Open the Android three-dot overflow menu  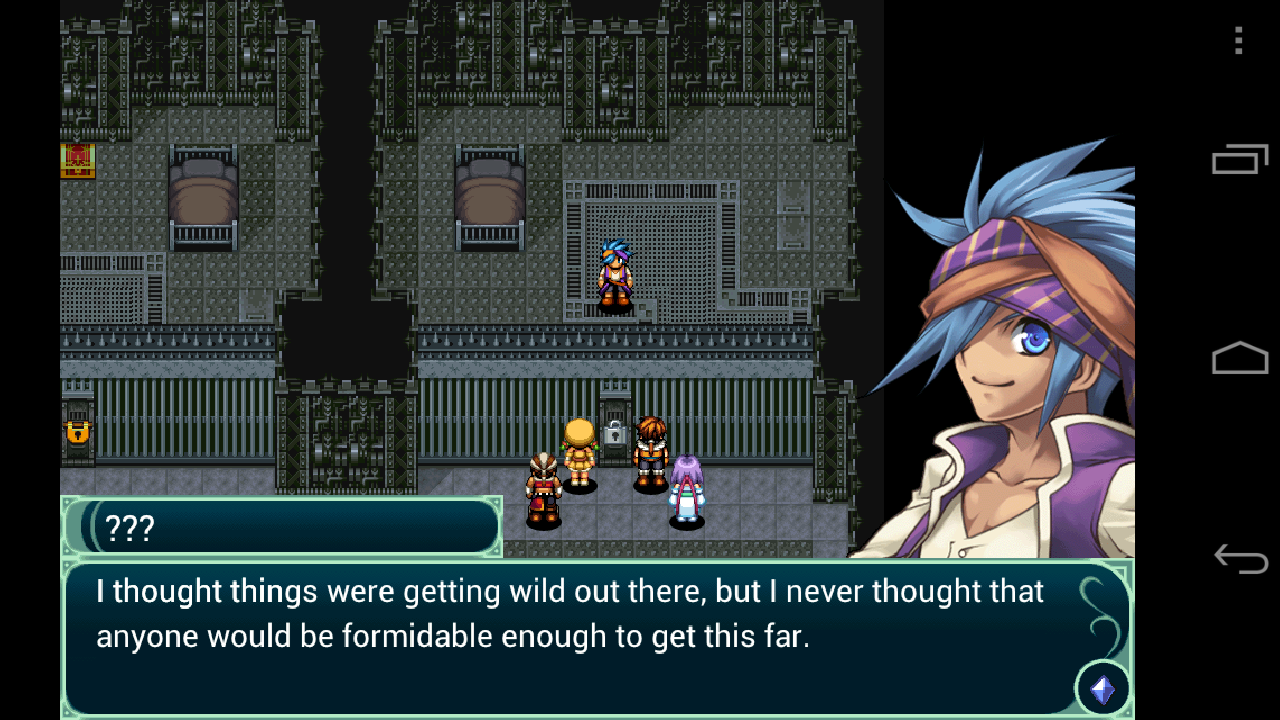point(1238,41)
